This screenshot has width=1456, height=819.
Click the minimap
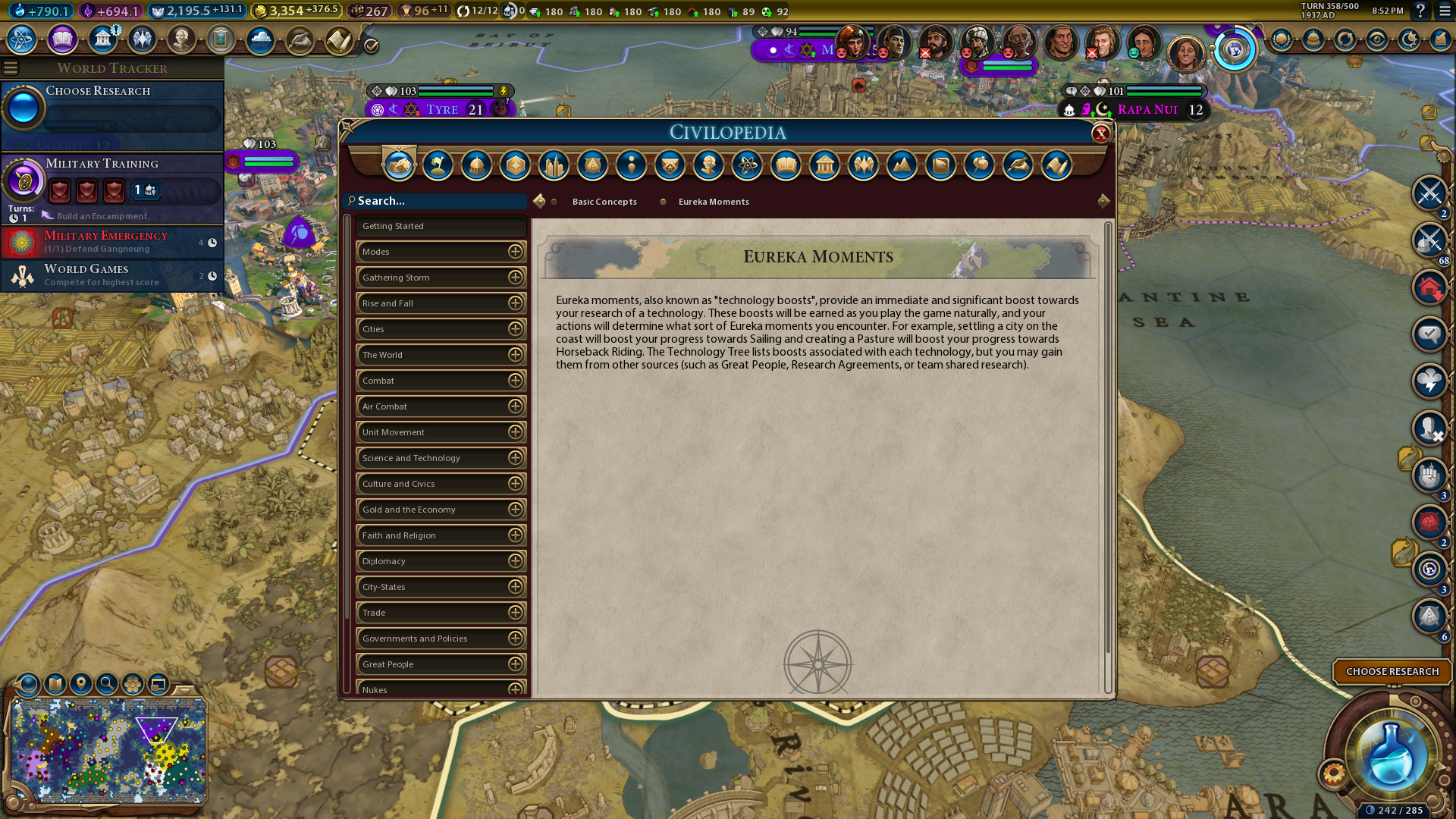pyautogui.click(x=108, y=751)
